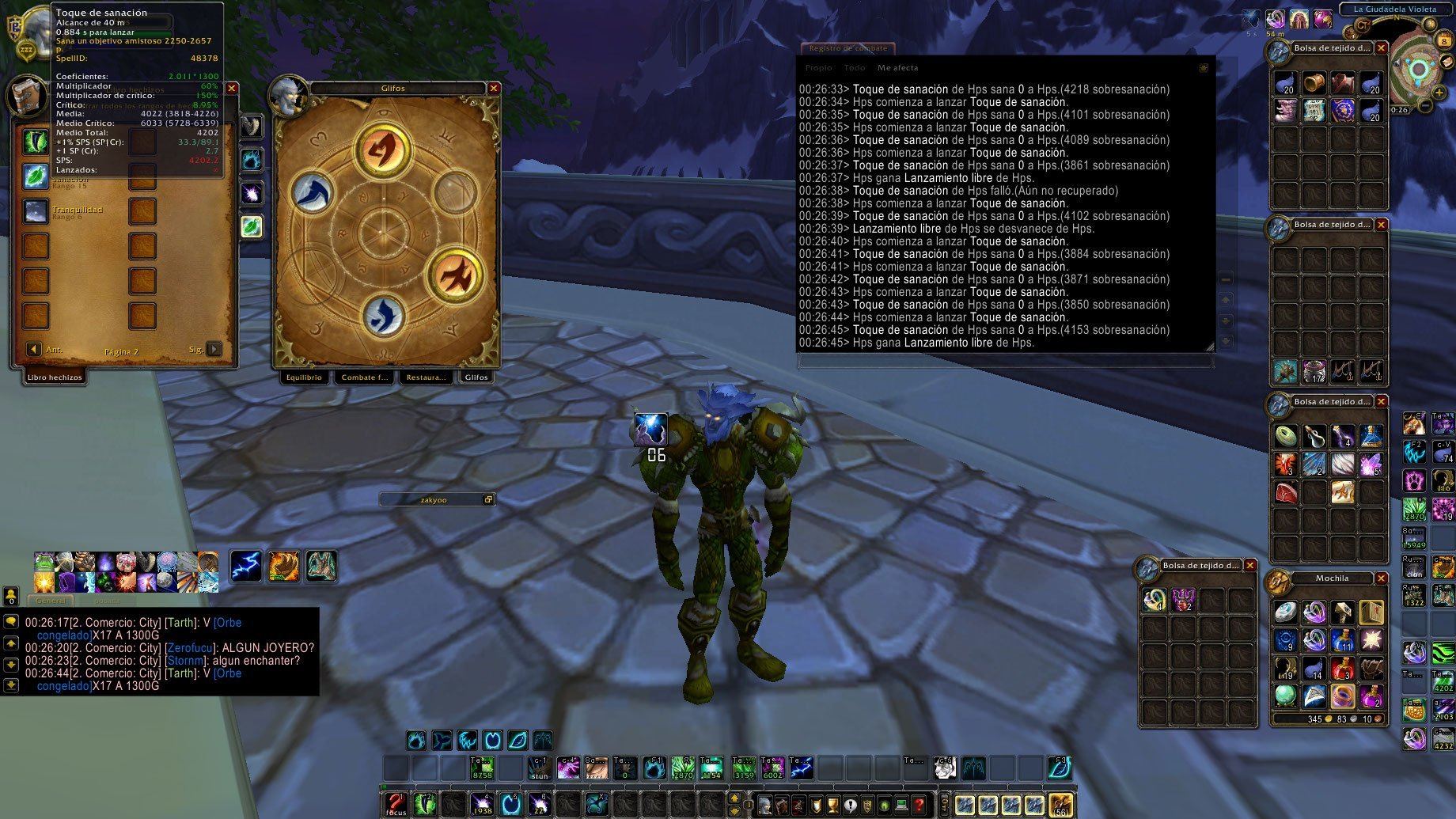
Task: Select the zakyoo name bar
Action: pos(434,499)
